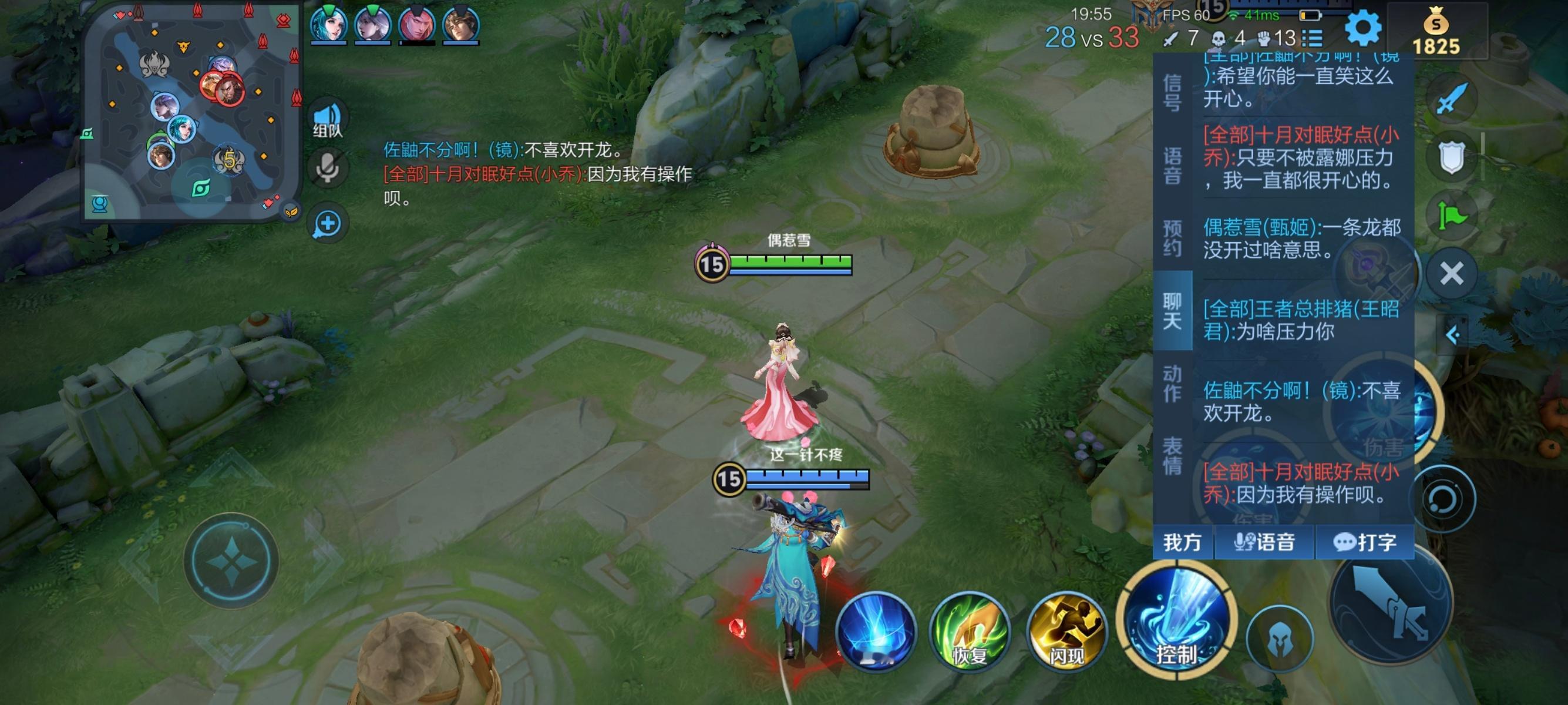1568x705 pixels.
Task: Tap the helmet equipment icon near skills
Action: [1280, 637]
